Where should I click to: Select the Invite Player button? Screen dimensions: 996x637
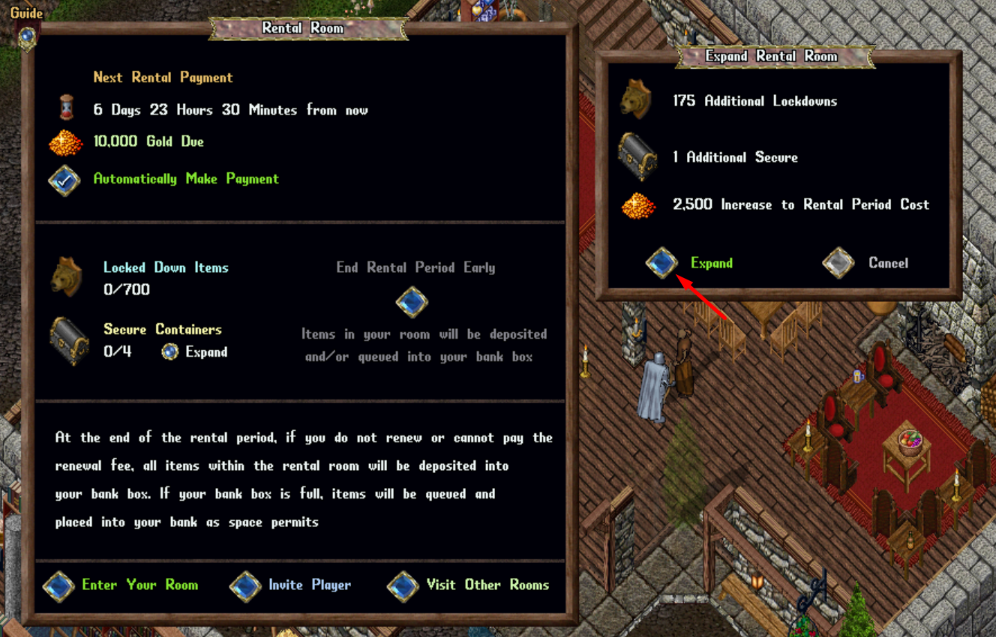tap(246, 586)
